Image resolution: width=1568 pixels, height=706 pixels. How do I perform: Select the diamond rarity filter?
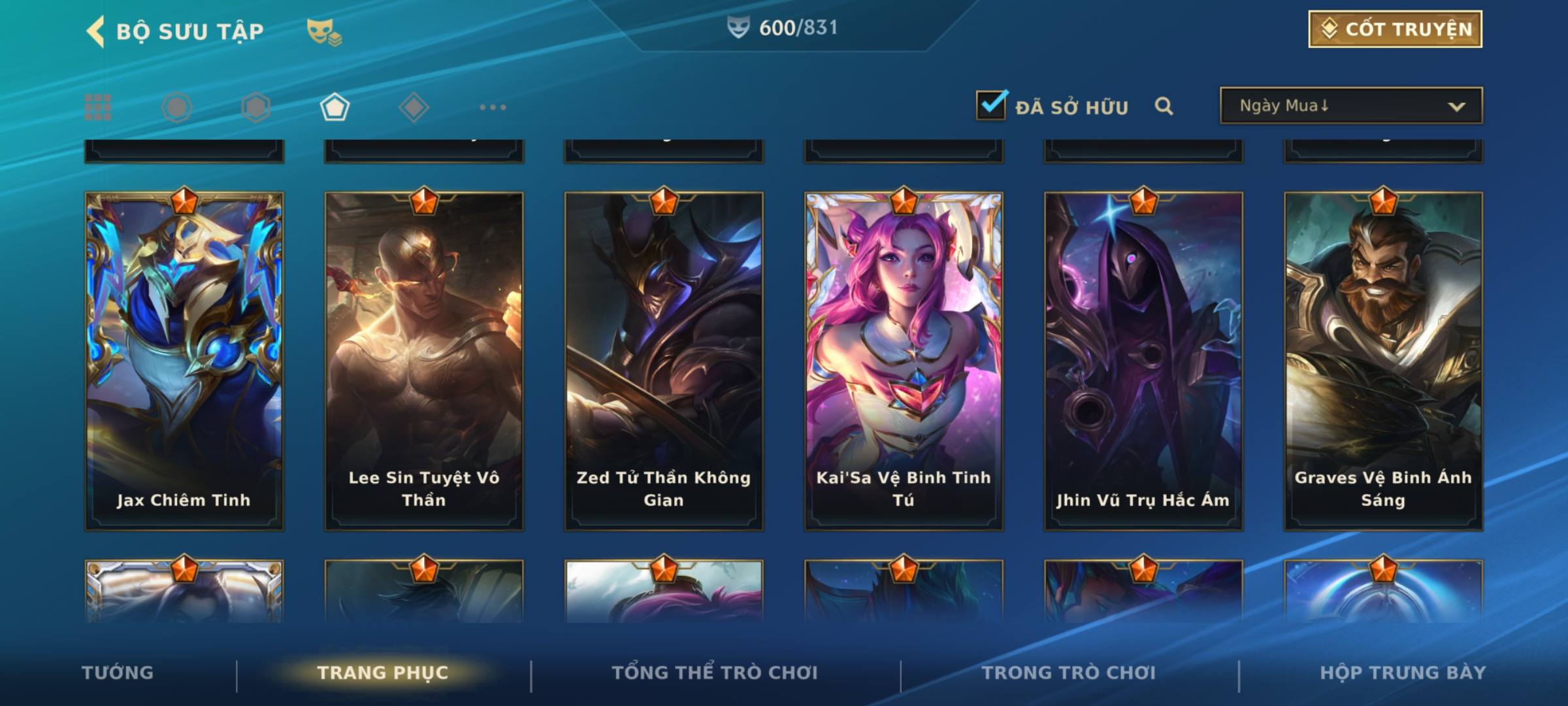(414, 107)
